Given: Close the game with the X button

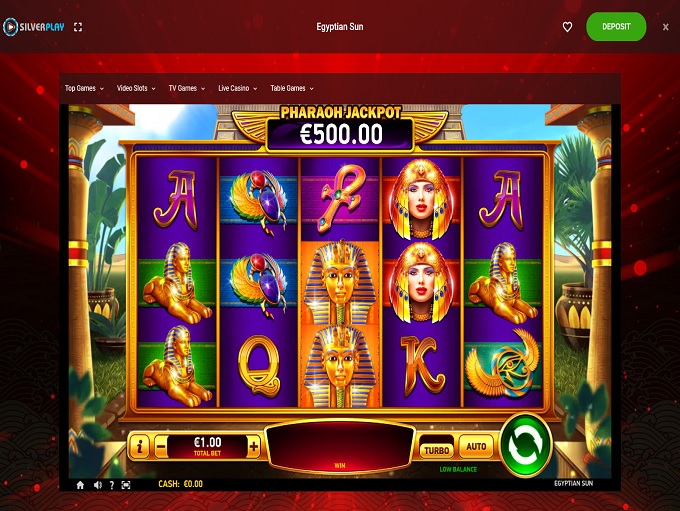Looking at the screenshot, I should [666, 27].
